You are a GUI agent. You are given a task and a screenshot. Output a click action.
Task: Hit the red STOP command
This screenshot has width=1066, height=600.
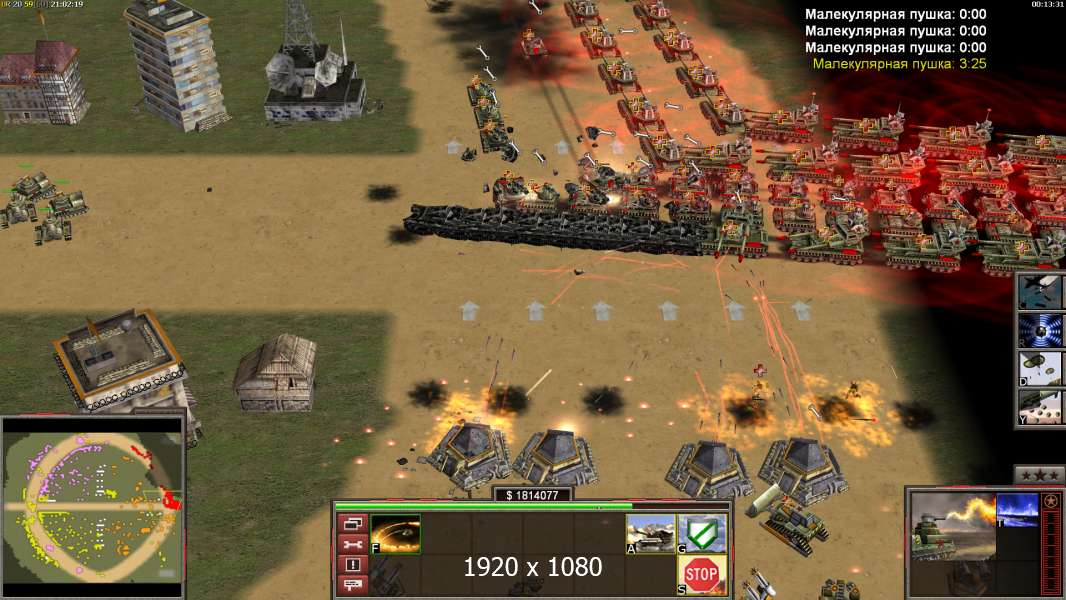[703, 575]
